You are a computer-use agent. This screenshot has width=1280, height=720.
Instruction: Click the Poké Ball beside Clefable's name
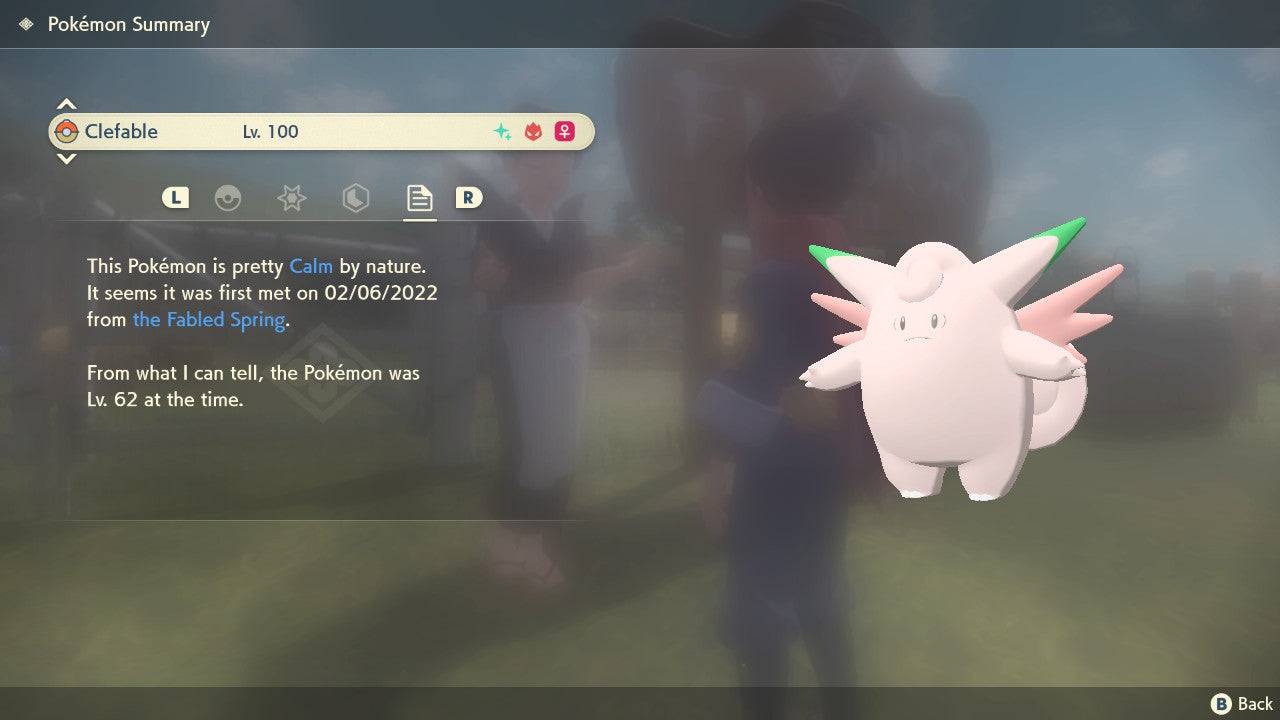67,131
